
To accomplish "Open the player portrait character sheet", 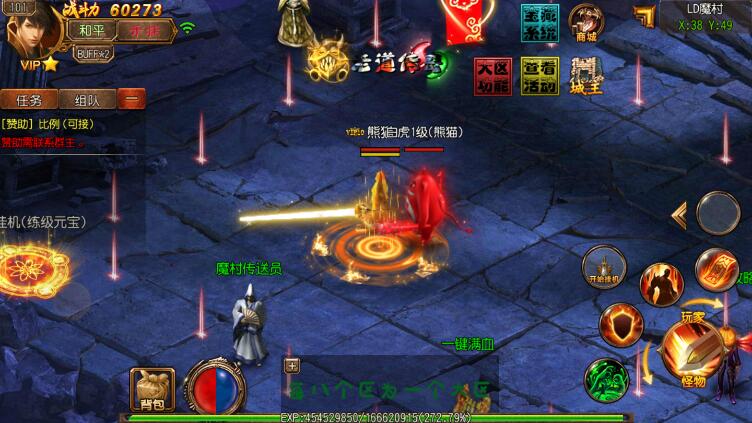I will click(27, 32).
